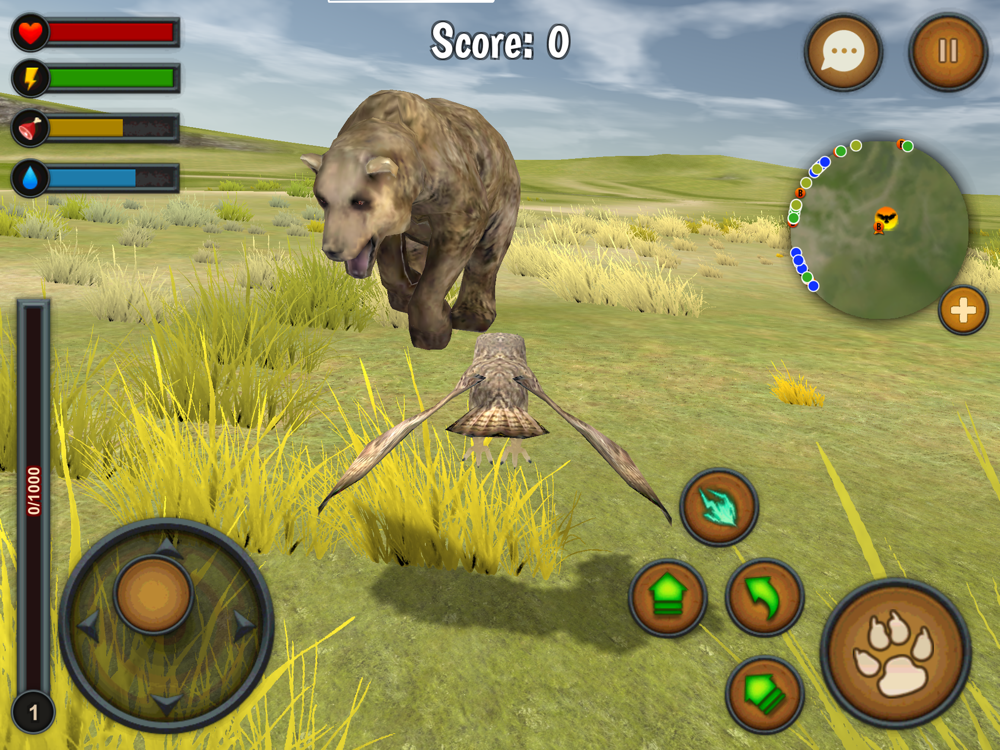Tap the green up arrow fly button
1000x750 pixels.
pyautogui.click(x=667, y=598)
